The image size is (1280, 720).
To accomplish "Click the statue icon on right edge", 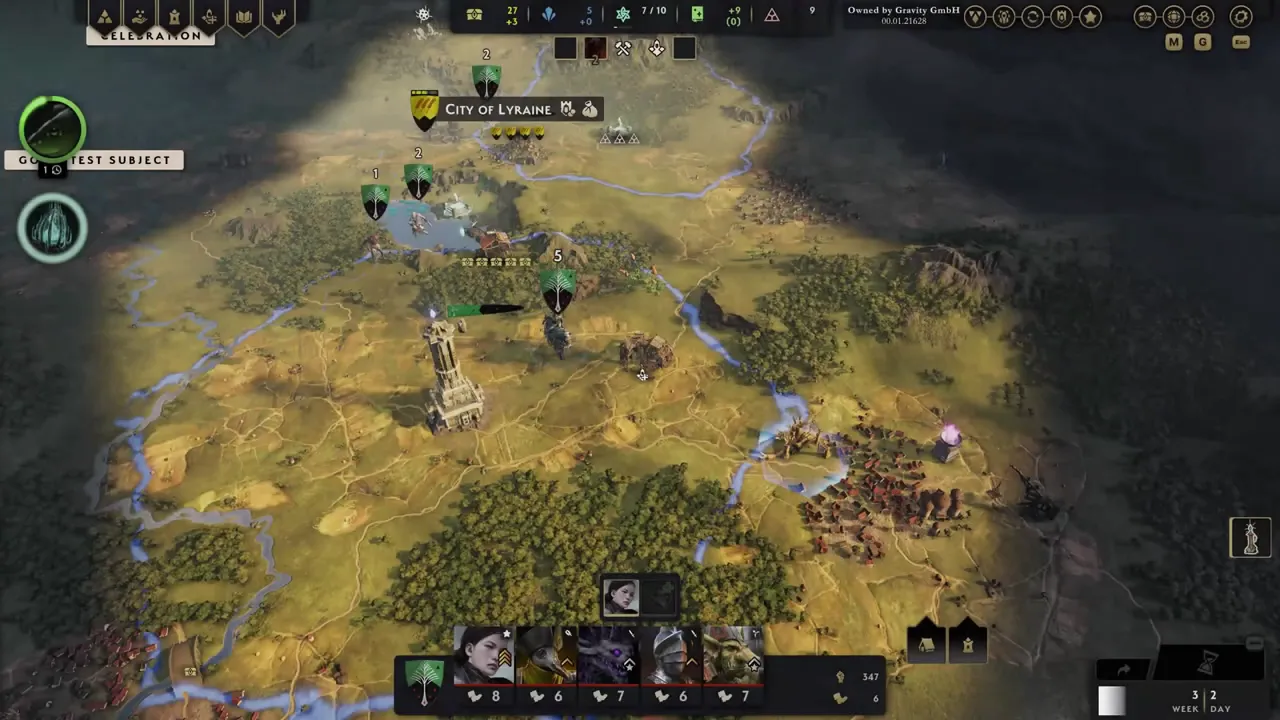I will 1250,538.
